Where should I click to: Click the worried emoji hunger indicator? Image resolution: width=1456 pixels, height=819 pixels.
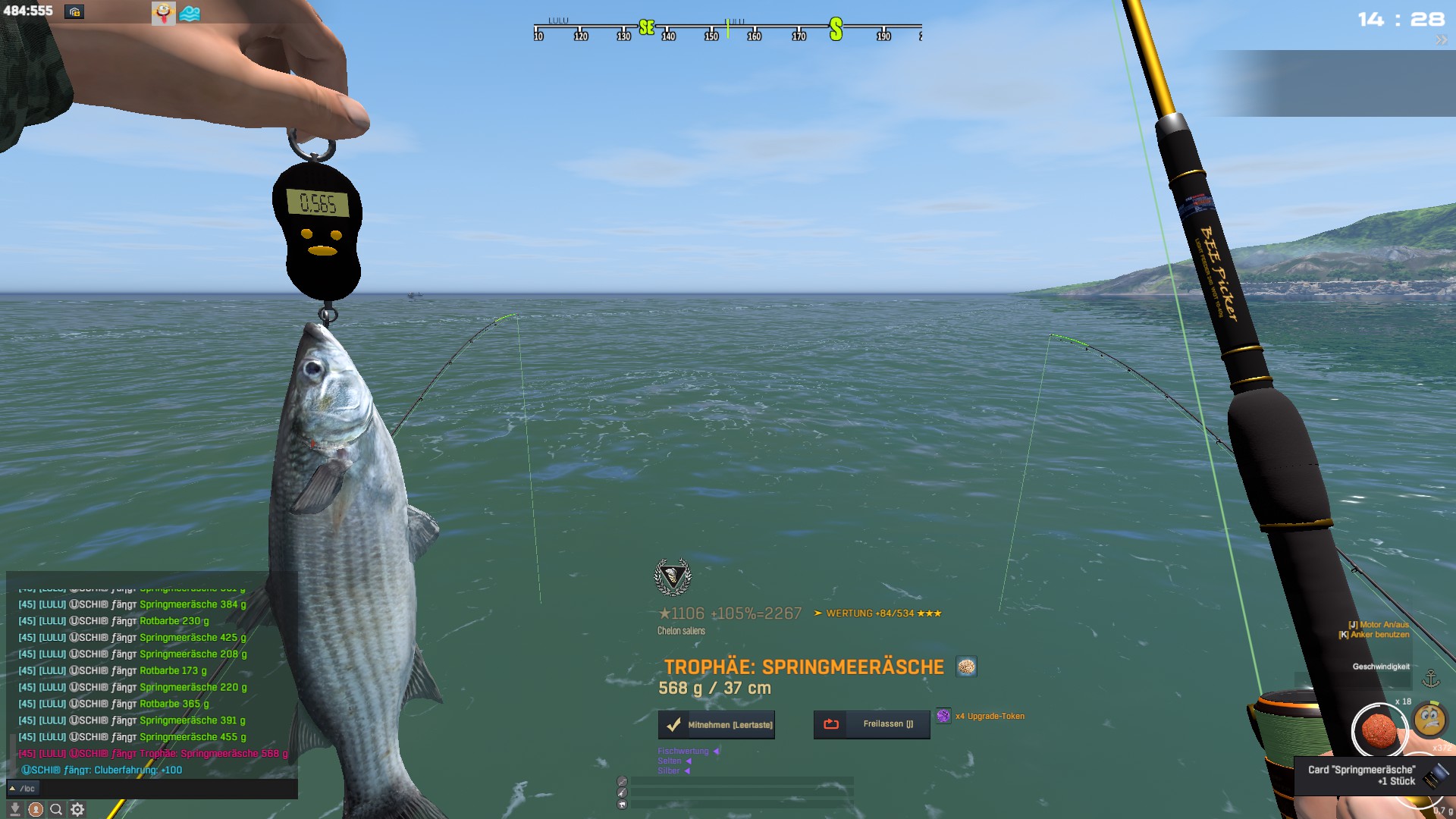tap(1429, 720)
